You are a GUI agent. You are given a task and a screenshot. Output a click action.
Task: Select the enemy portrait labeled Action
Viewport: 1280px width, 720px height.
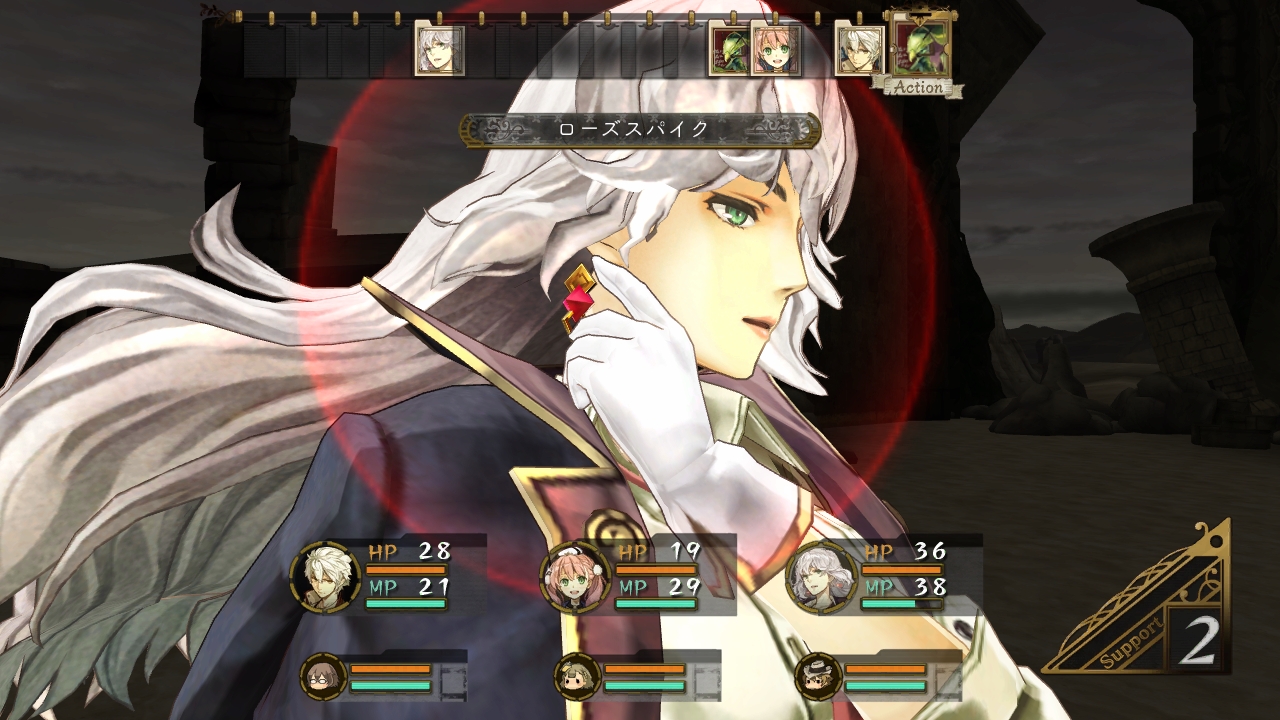(920, 48)
